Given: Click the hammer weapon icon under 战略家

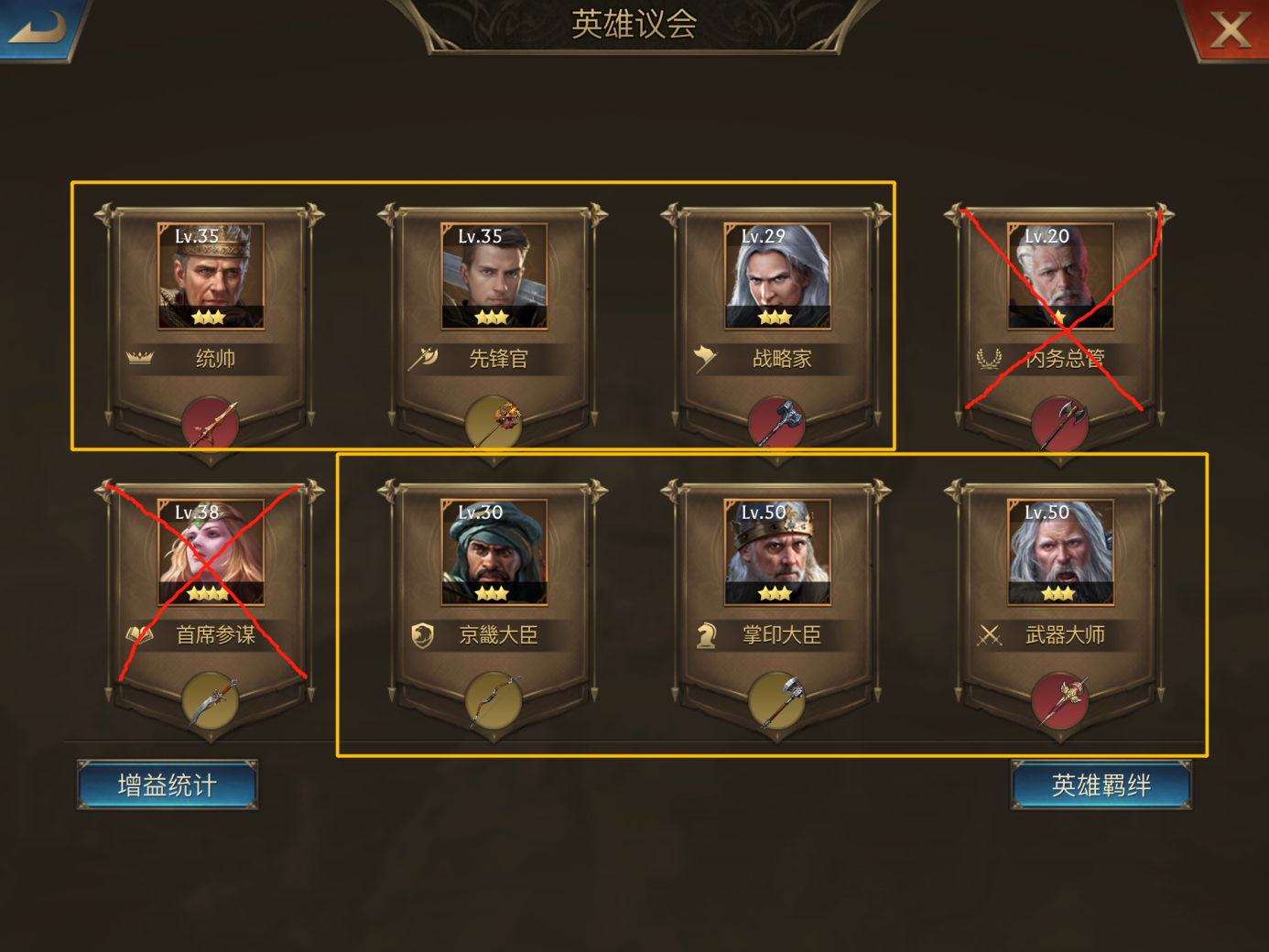Looking at the screenshot, I should [776, 423].
